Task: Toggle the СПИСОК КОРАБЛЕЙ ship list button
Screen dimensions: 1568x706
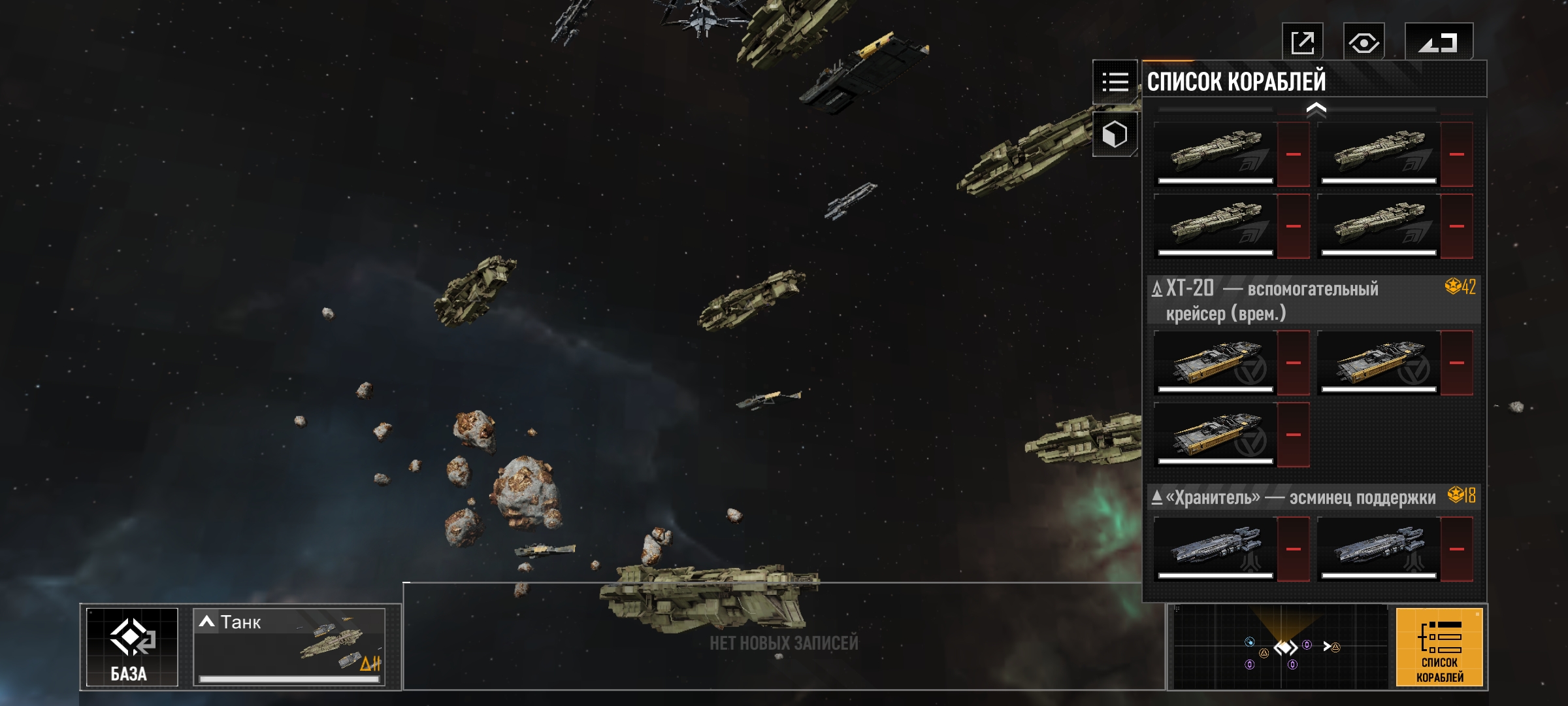Action: (x=1439, y=647)
